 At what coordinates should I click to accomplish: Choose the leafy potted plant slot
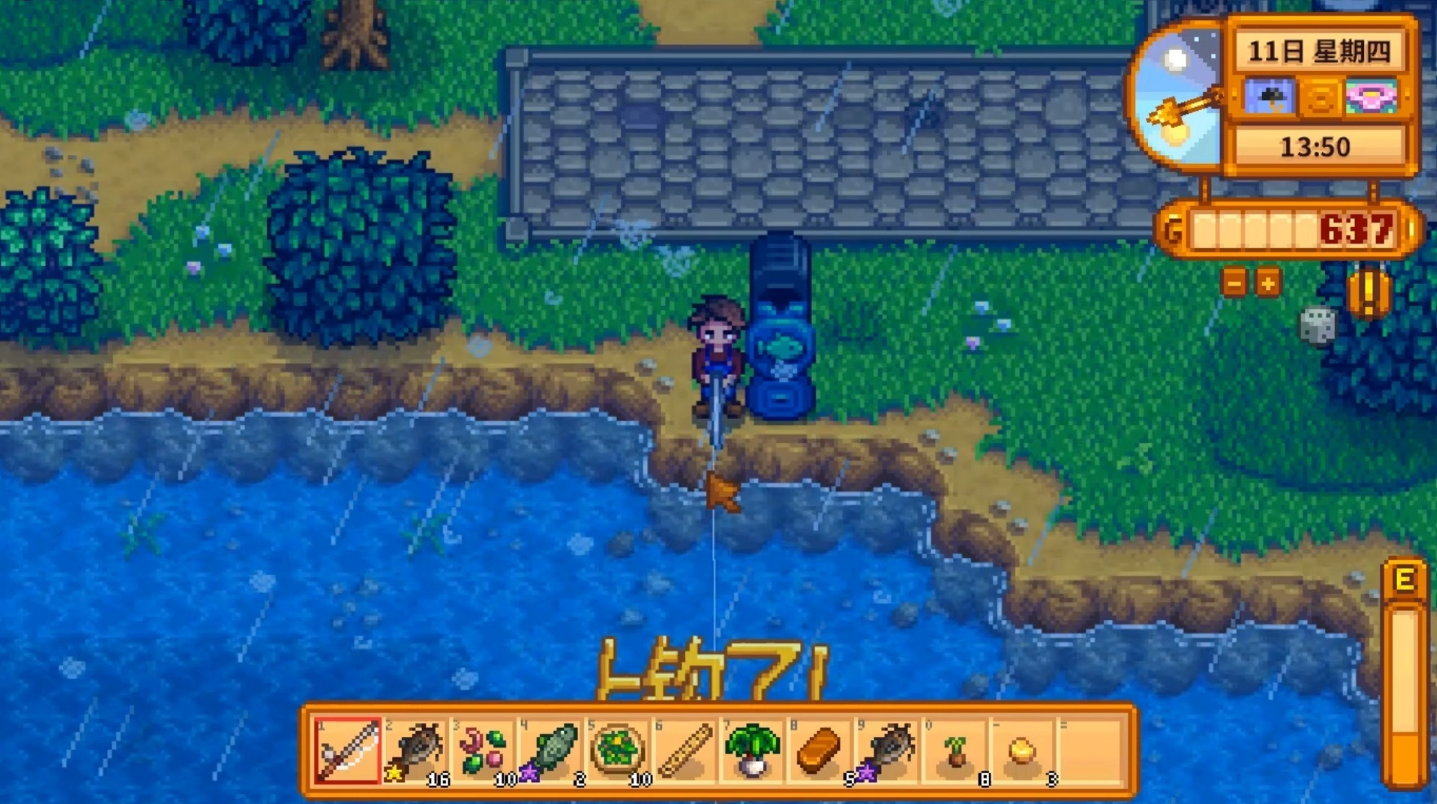coord(753,750)
